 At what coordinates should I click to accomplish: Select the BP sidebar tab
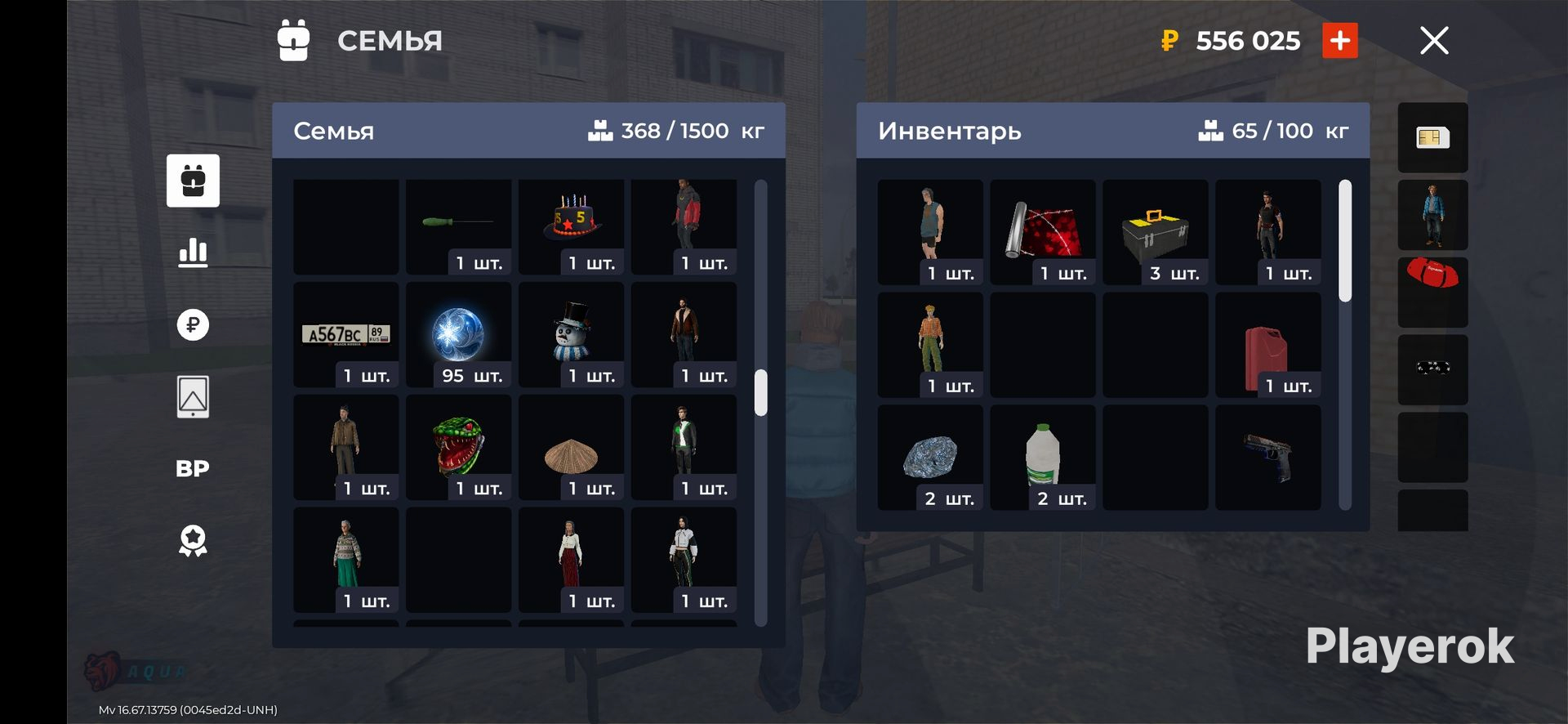(x=193, y=469)
